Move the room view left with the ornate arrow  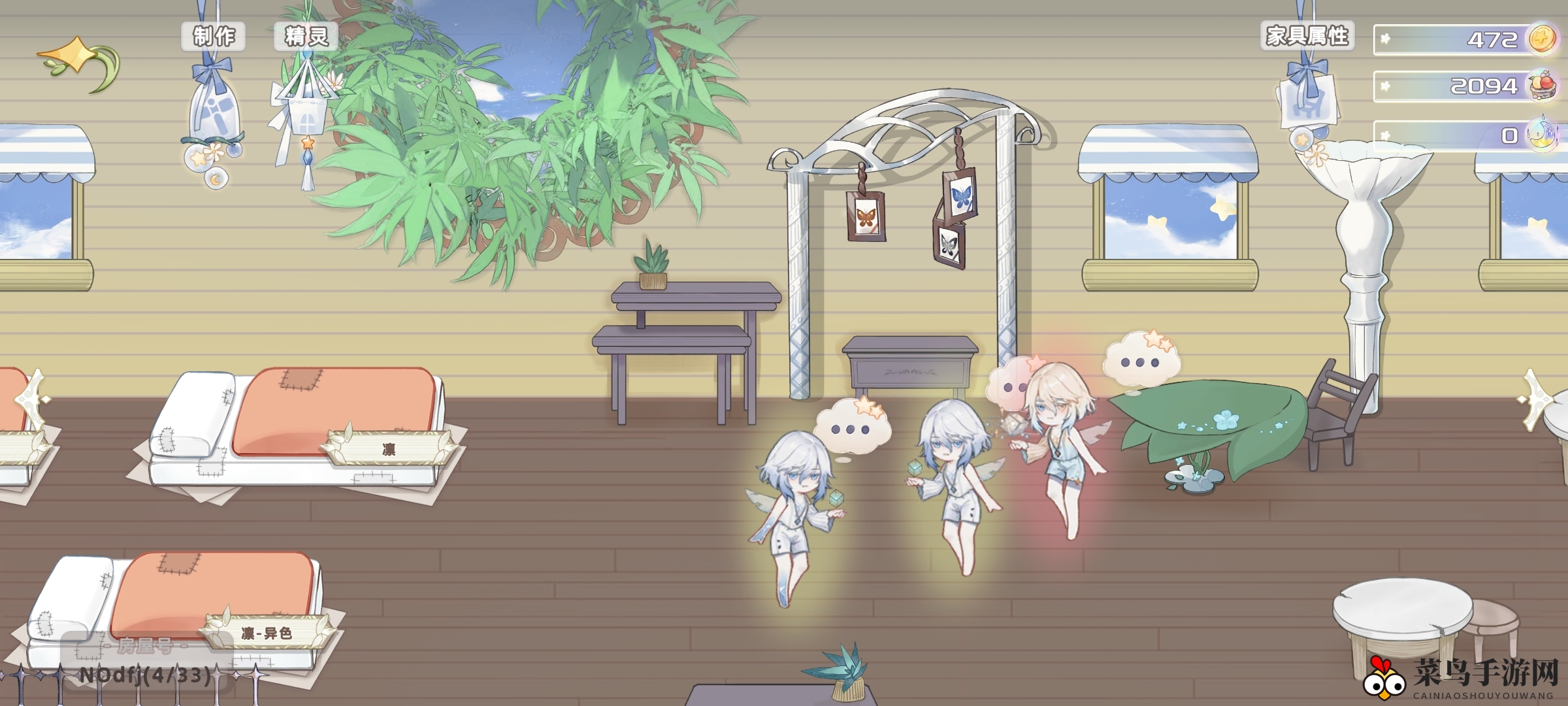pyautogui.click(x=29, y=399)
